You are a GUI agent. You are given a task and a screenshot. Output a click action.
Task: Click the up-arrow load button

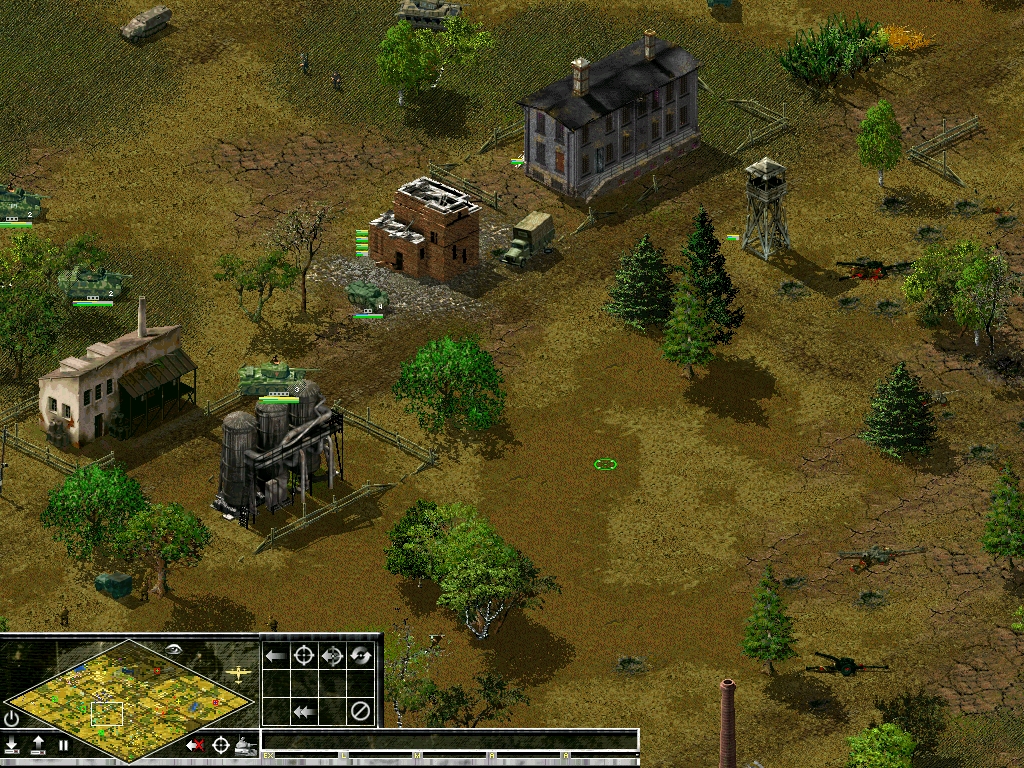click(x=38, y=745)
